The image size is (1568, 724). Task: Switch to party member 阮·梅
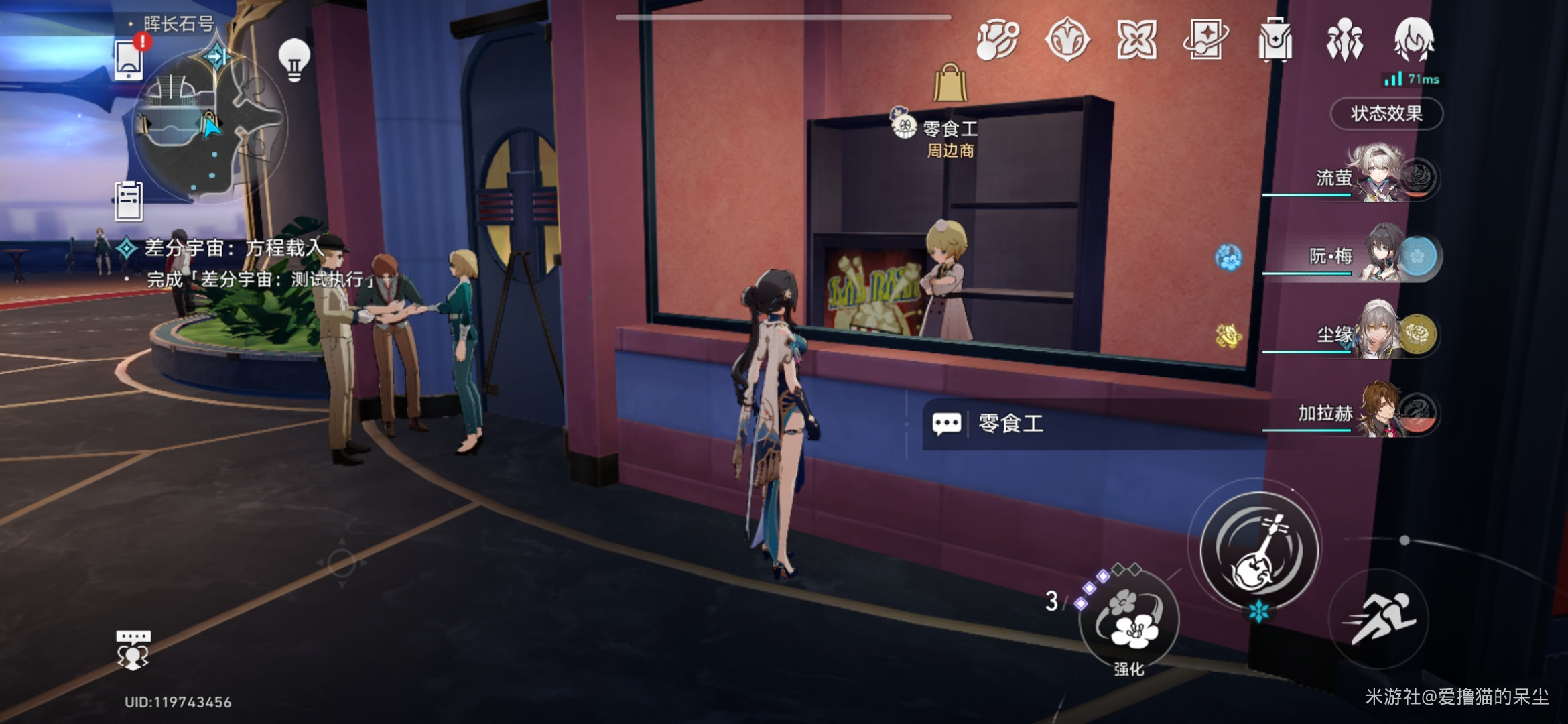[1380, 255]
